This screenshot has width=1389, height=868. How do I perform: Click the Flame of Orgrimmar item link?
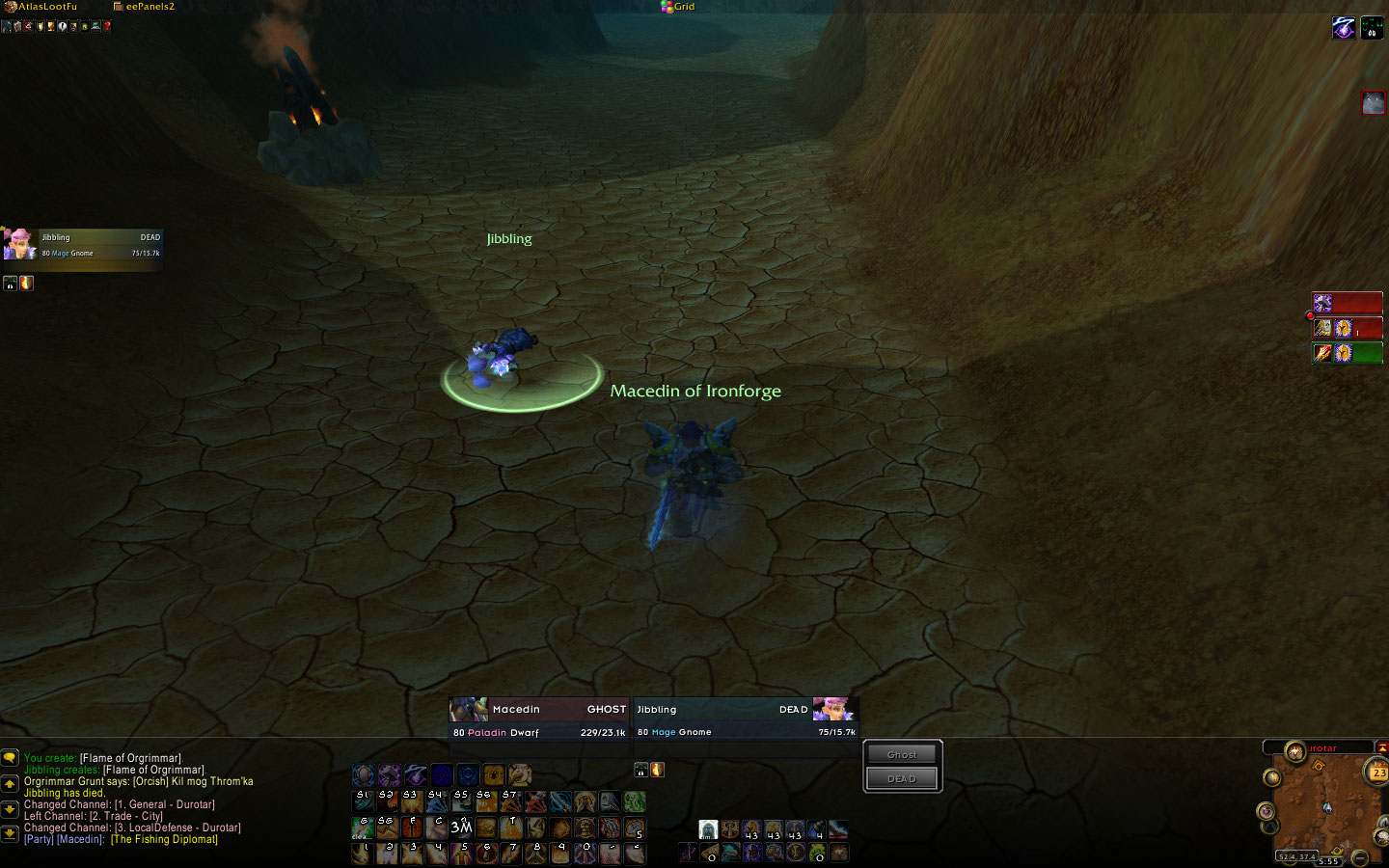point(130,758)
